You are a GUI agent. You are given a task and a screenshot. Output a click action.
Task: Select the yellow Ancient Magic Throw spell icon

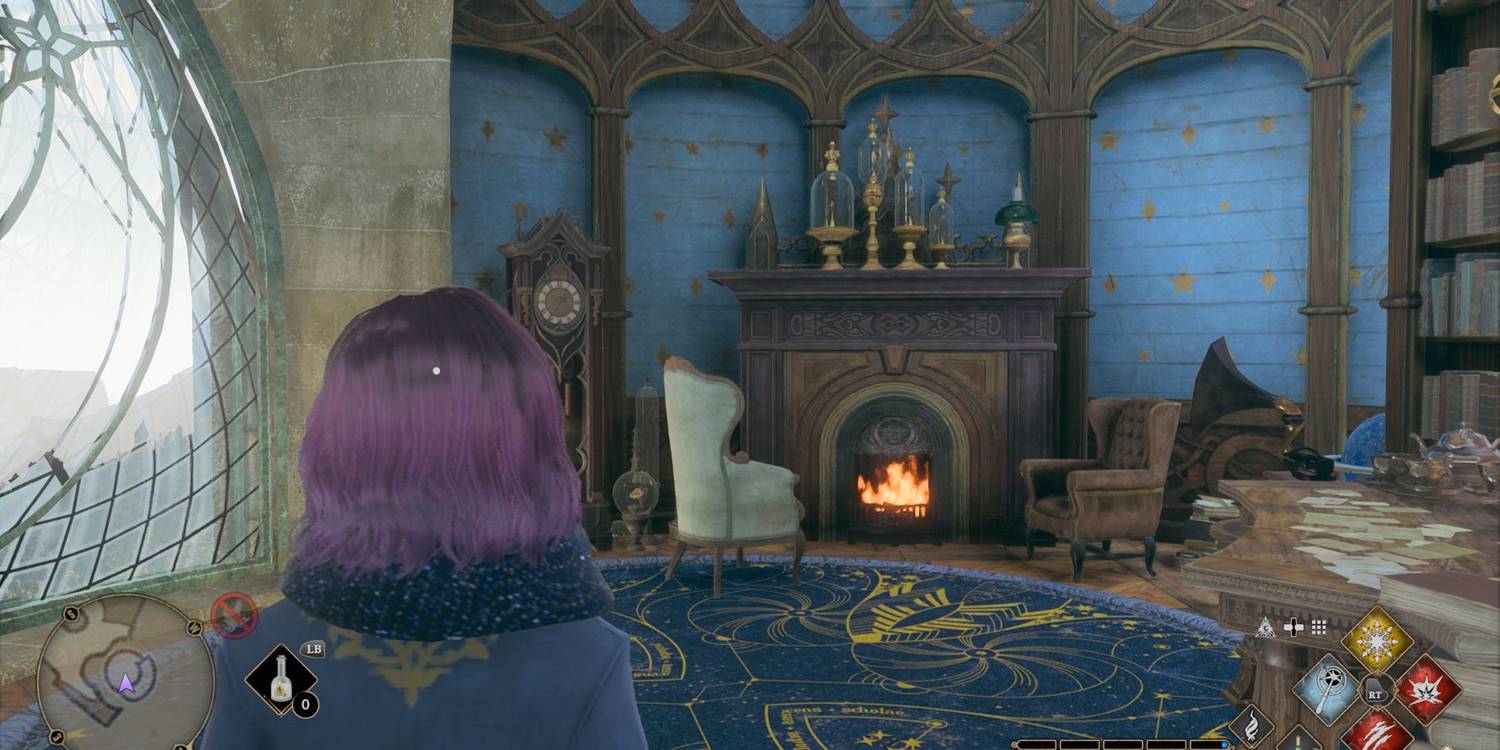(1376, 643)
